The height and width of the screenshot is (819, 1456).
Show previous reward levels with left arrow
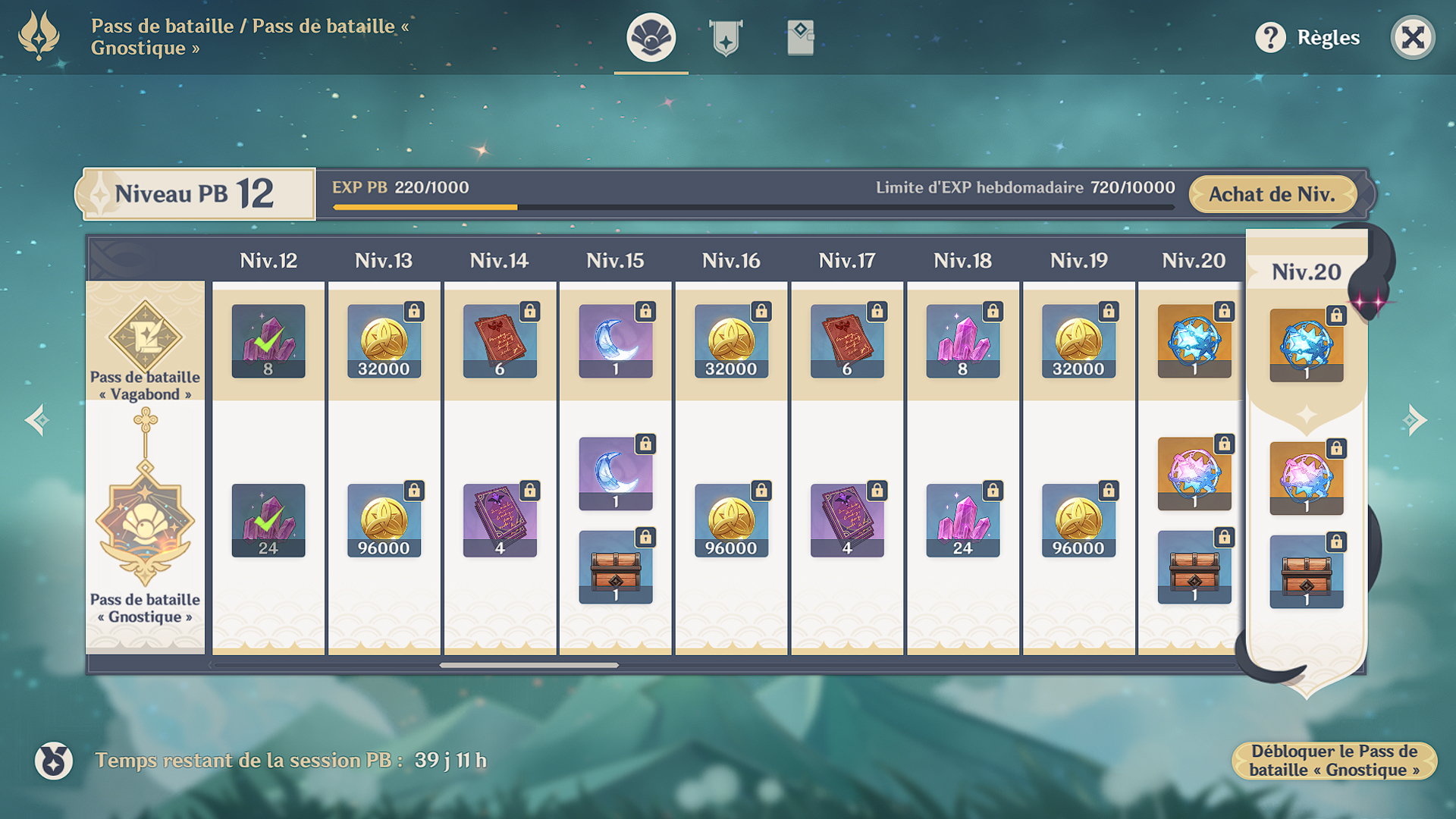point(37,420)
